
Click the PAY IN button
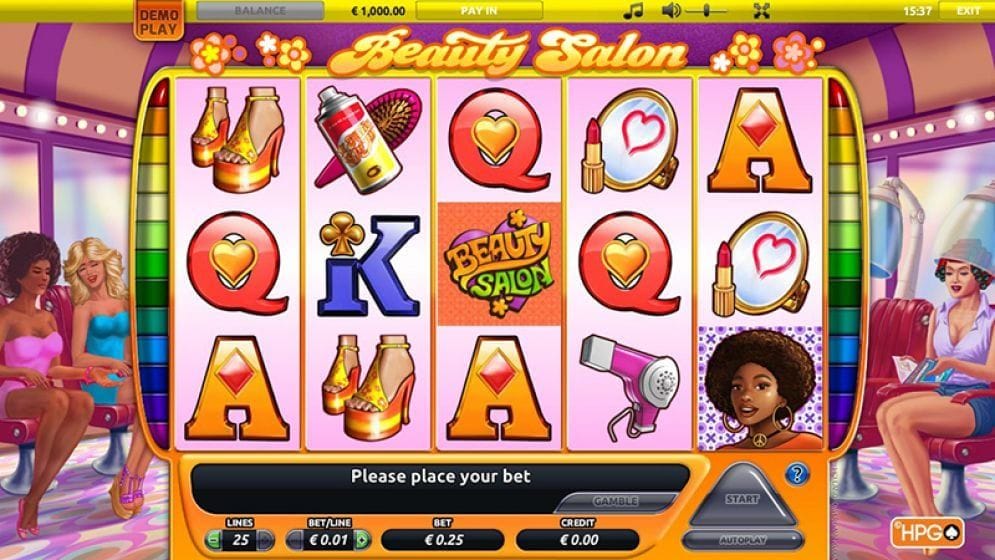[479, 11]
